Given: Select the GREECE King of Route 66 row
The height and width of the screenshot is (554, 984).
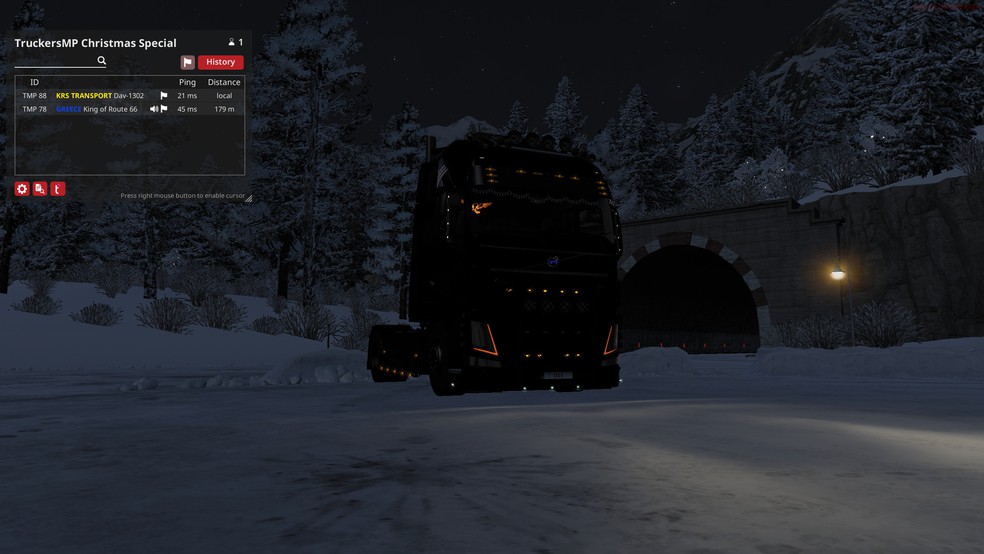Looking at the screenshot, I should [x=97, y=109].
